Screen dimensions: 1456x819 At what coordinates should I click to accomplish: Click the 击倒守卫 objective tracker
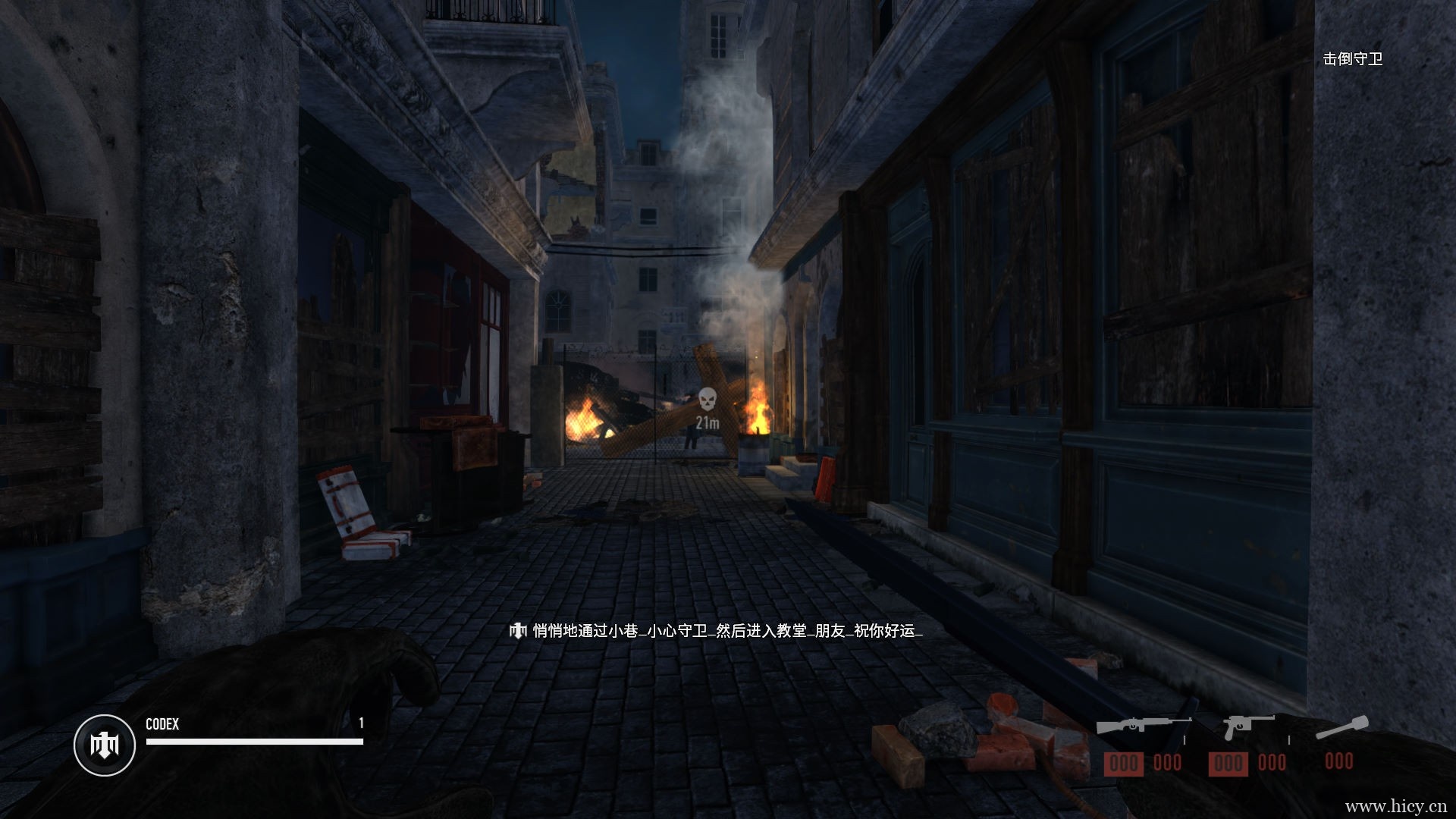[1352, 59]
